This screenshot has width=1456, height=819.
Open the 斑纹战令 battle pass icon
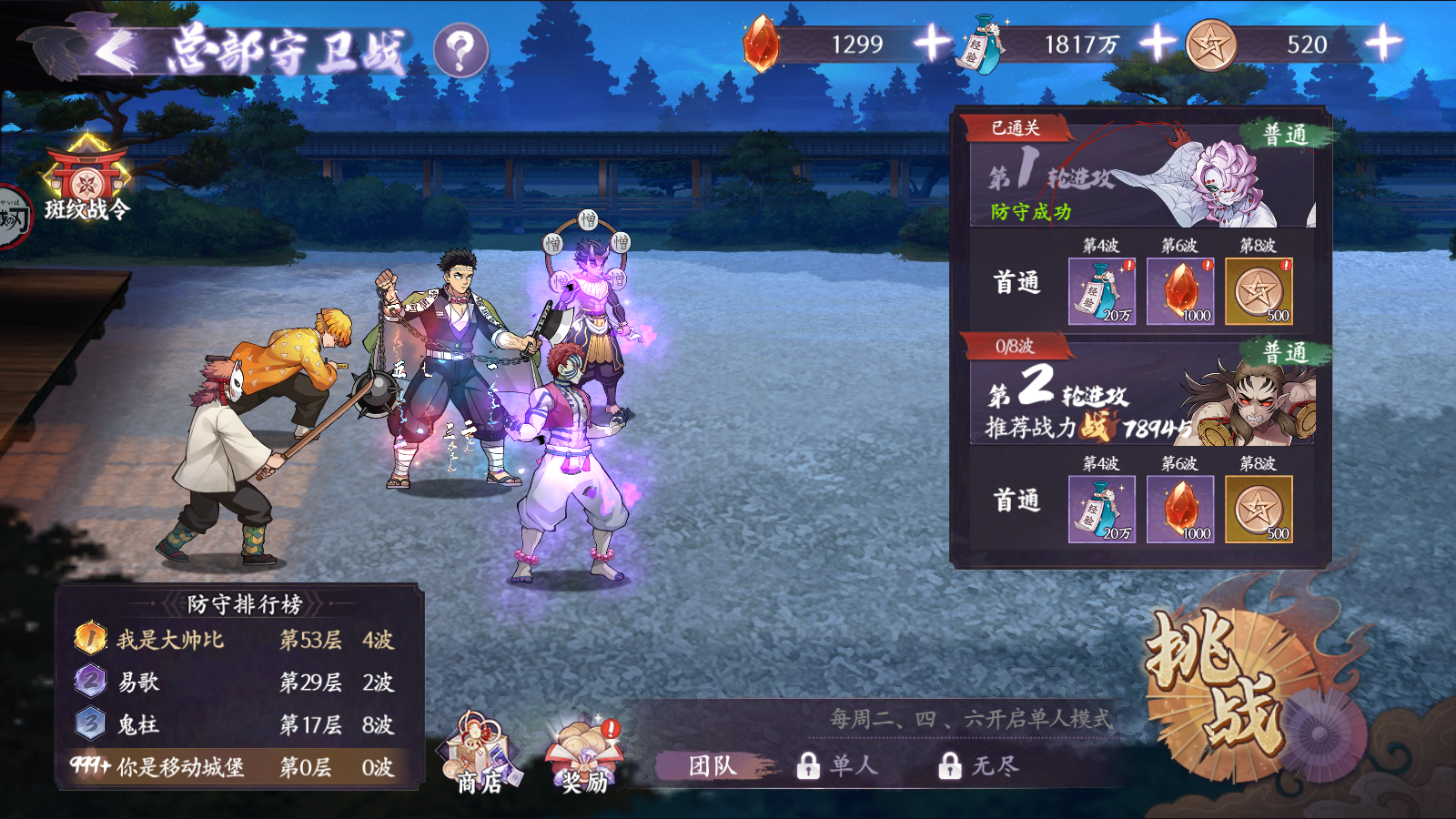pos(86,177)
